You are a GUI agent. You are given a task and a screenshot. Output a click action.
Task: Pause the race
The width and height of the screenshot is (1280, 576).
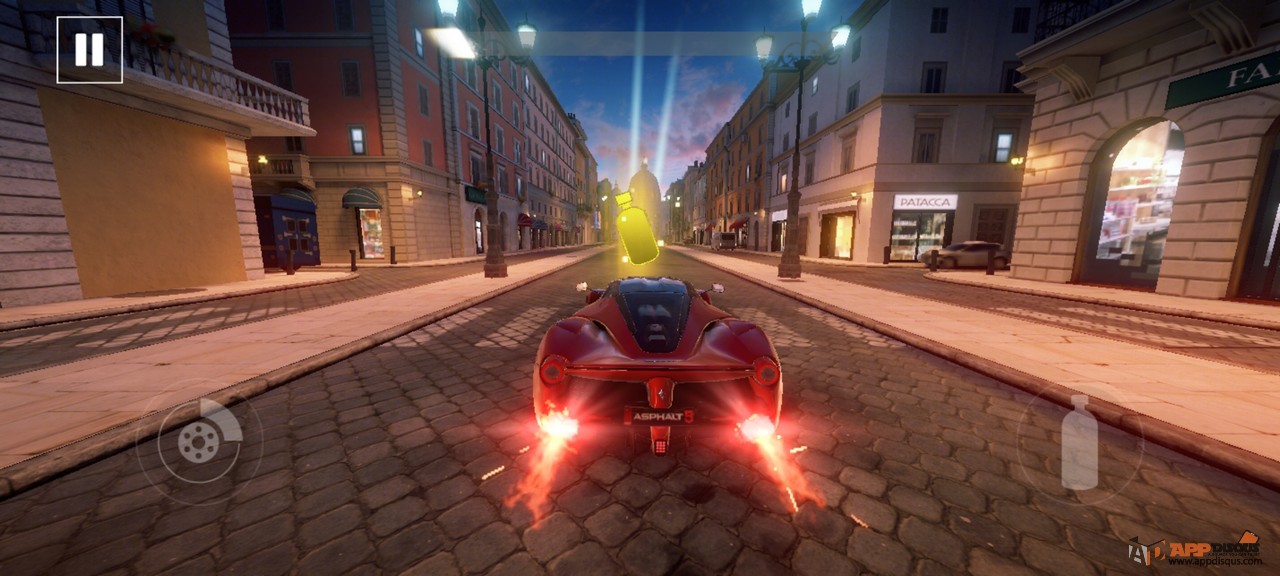pos(89,50)
